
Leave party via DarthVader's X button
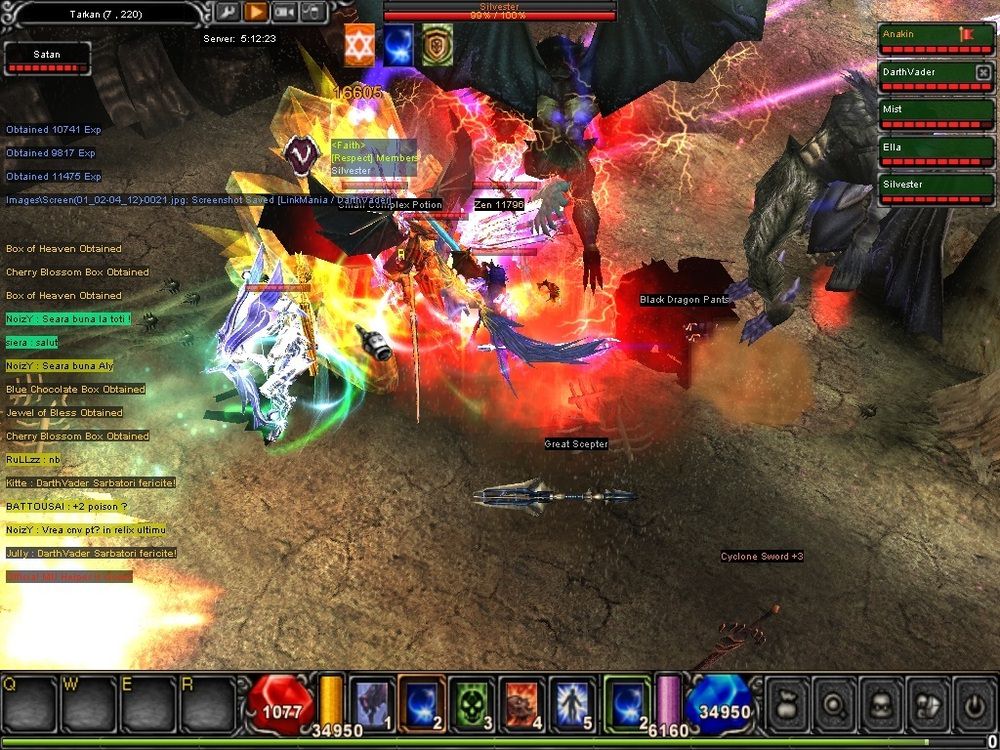(x=983, y=72)
